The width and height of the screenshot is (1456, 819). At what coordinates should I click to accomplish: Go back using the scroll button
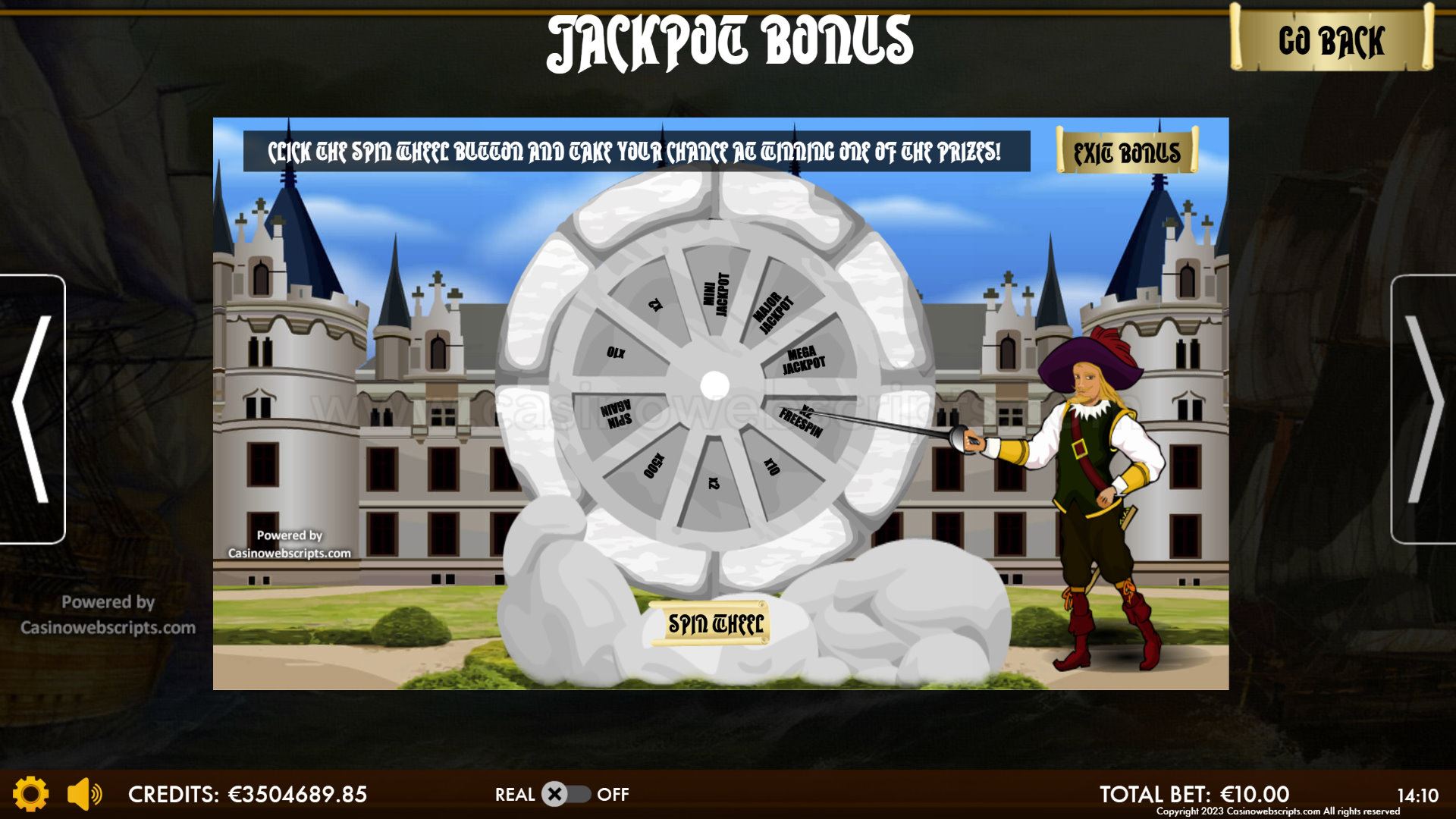pyautogui.click(x=1331, y=39)
